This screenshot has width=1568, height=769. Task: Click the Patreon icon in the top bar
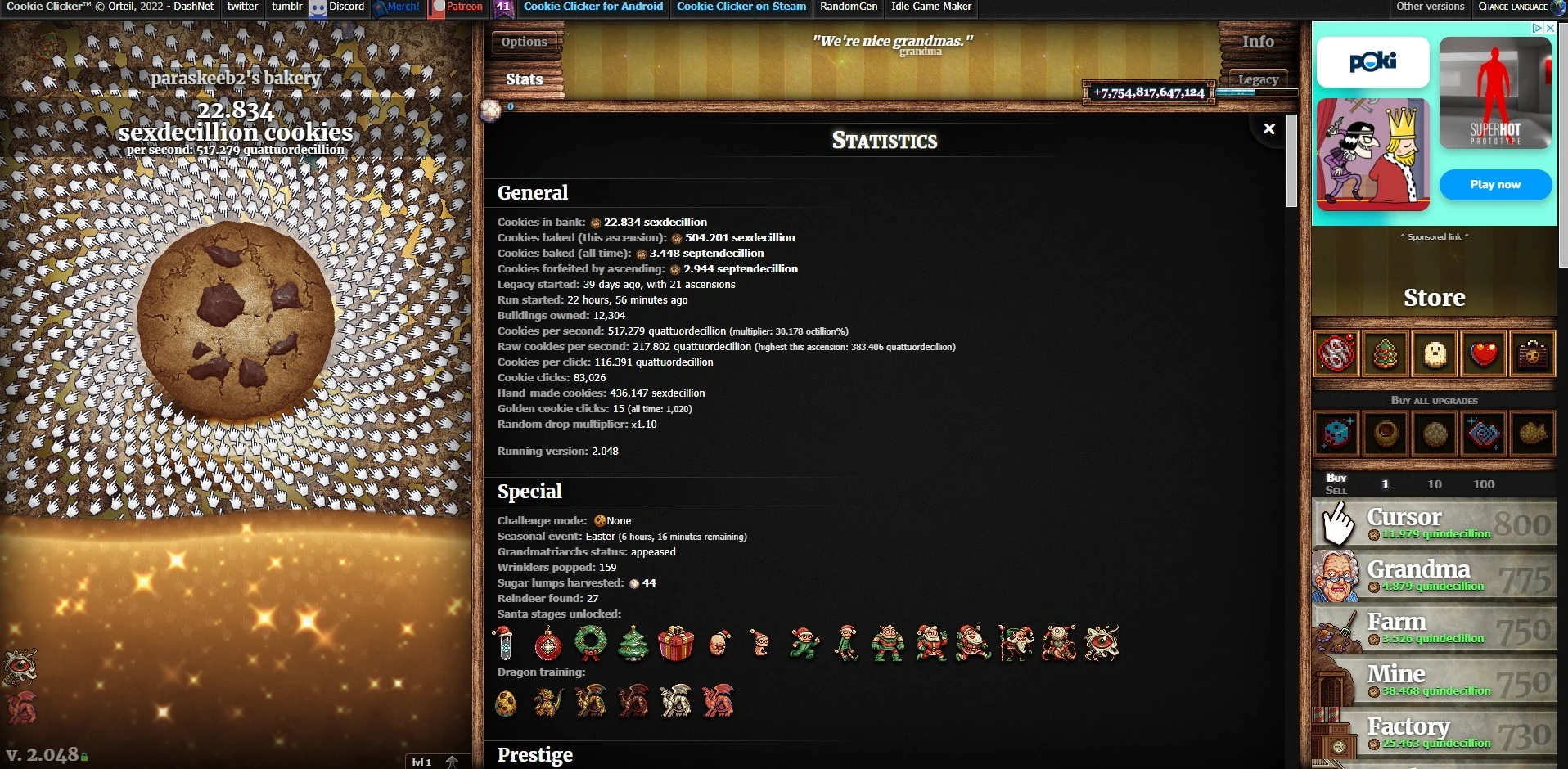click(x=437, y=7)
